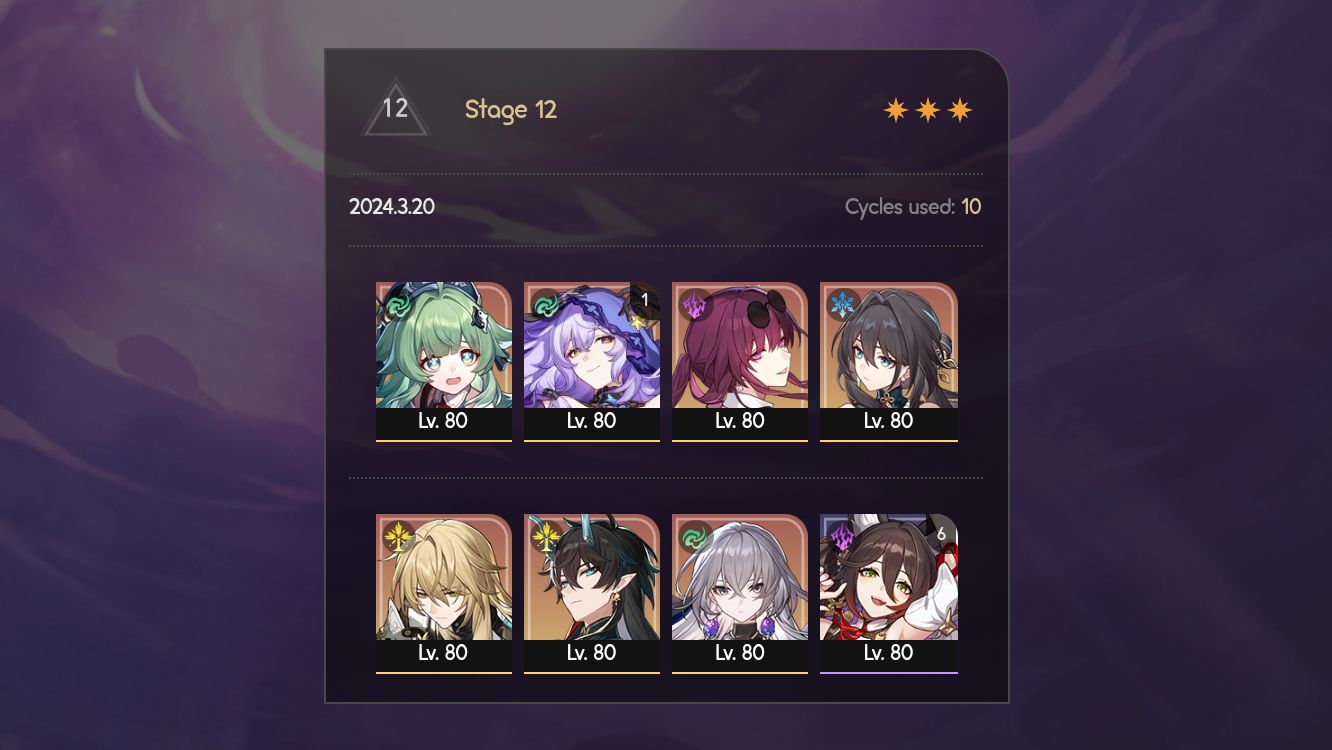
Task: Toggle the first star of the stage rating
Action: click(x=897, y=108)
